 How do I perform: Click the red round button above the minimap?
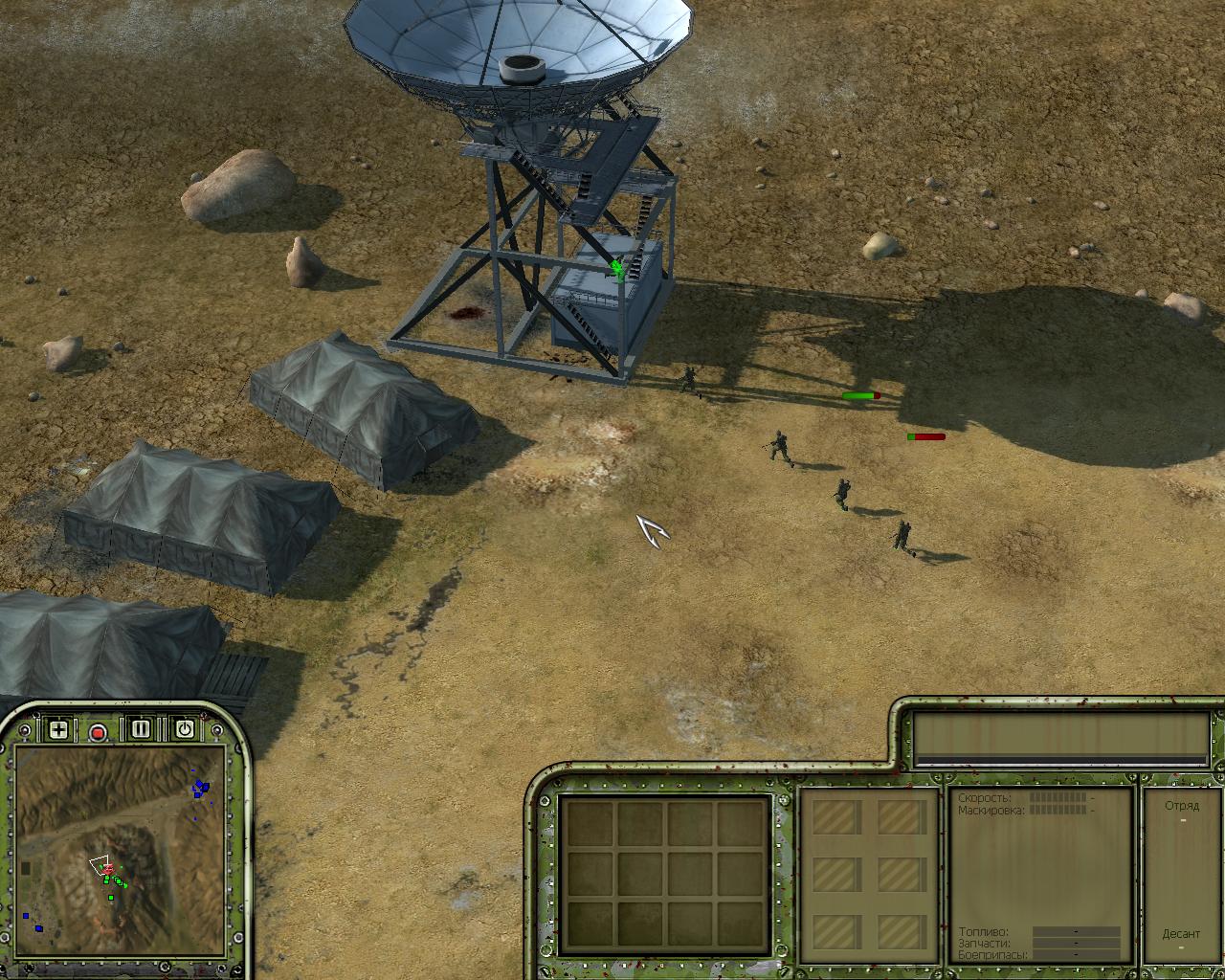tap(98, 733)
